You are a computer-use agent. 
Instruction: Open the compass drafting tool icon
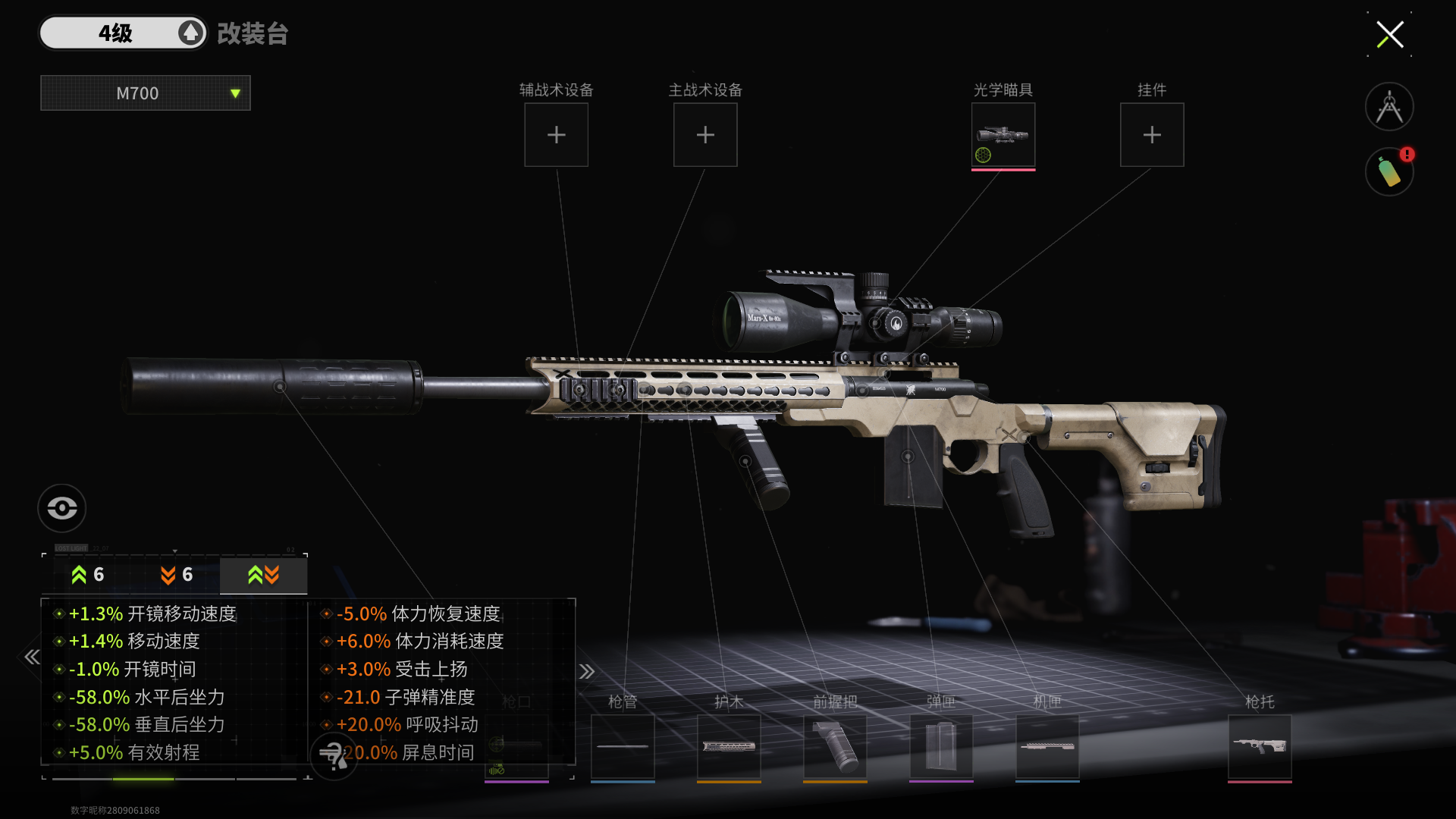click(1389, 107)
